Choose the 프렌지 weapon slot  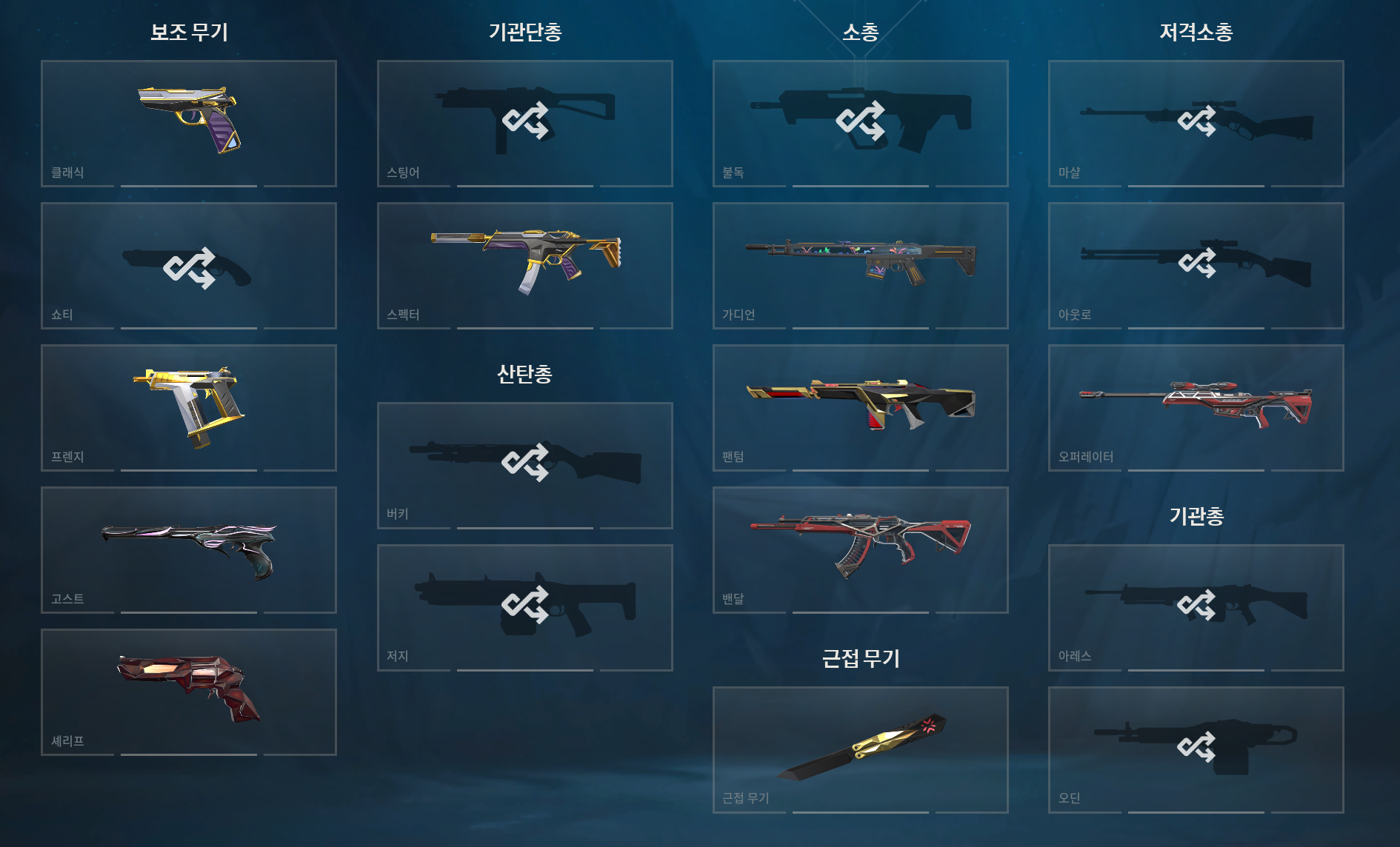click(189, 407)
